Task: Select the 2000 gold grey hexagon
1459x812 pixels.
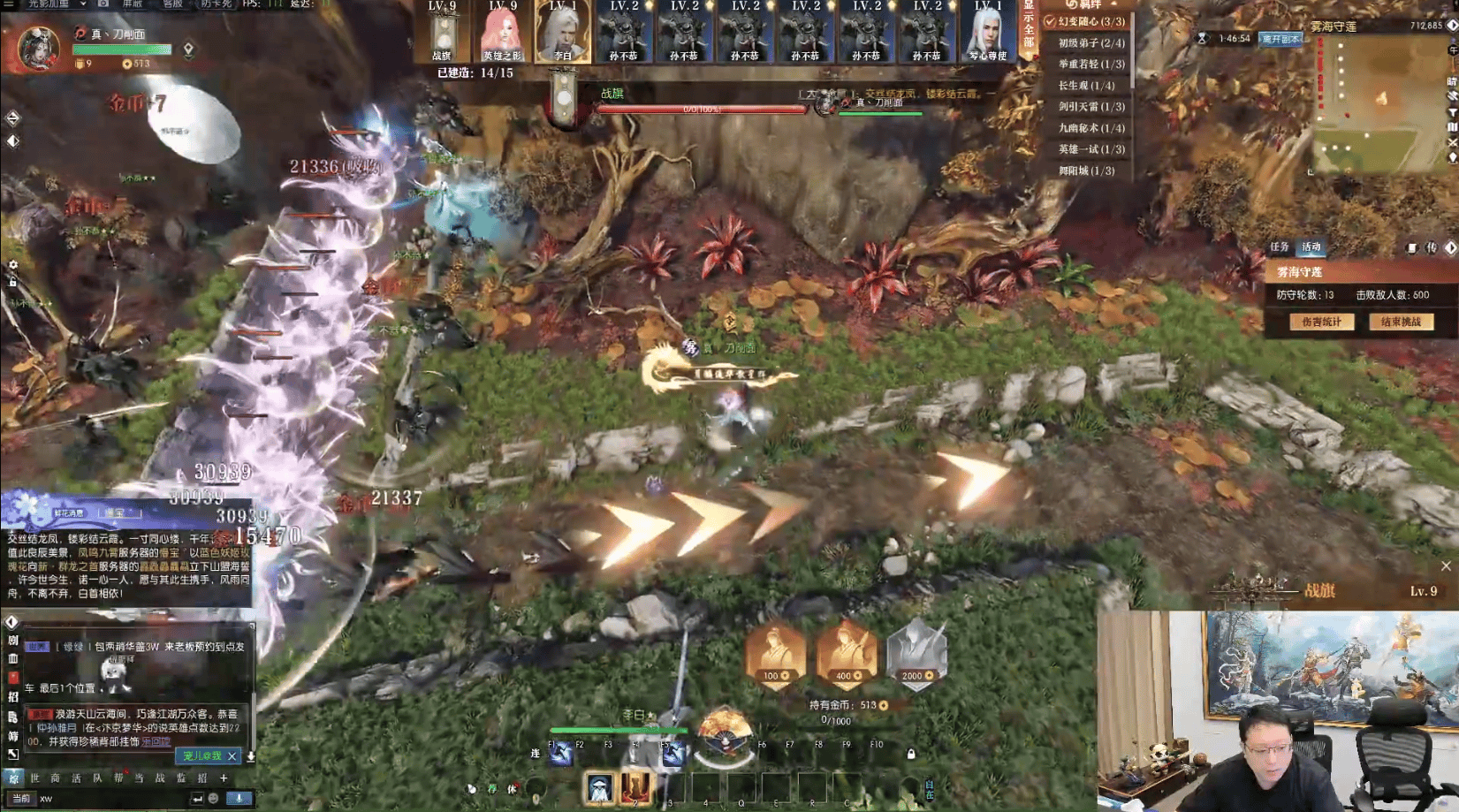Action: pyautogui.click(x=916, y=654)
